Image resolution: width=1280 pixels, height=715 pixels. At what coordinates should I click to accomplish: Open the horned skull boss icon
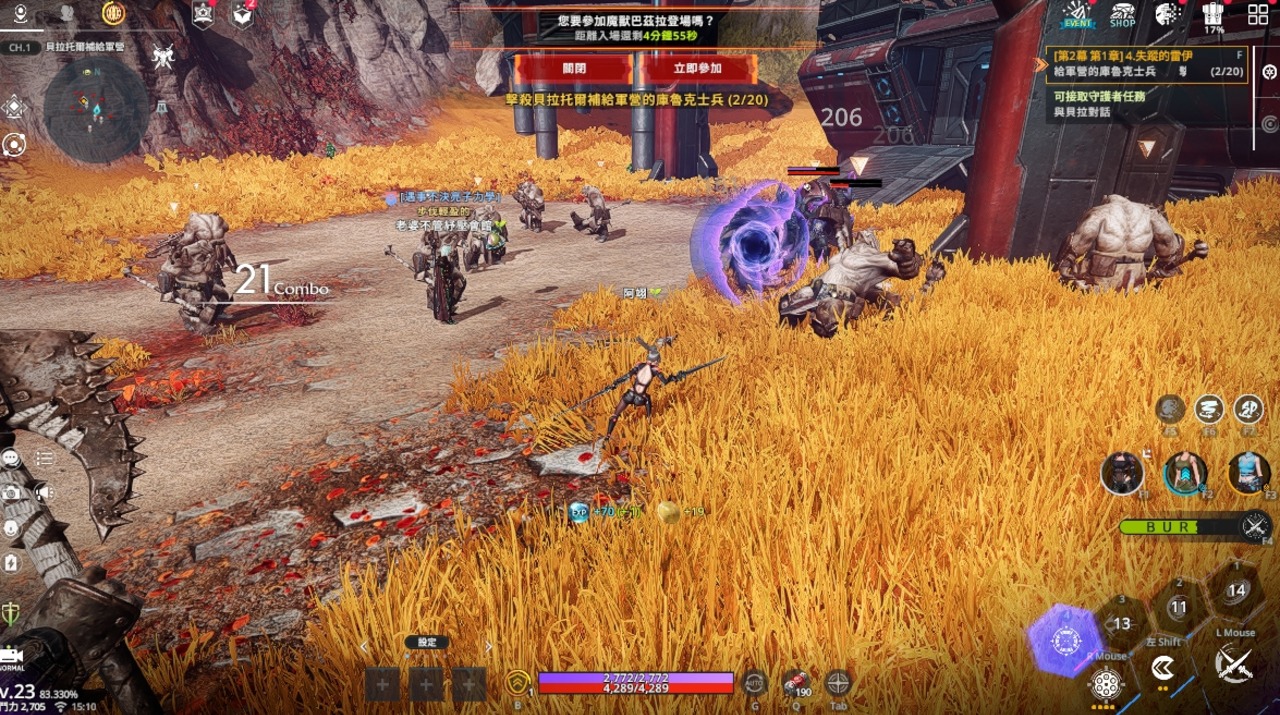tap(164, 56)
